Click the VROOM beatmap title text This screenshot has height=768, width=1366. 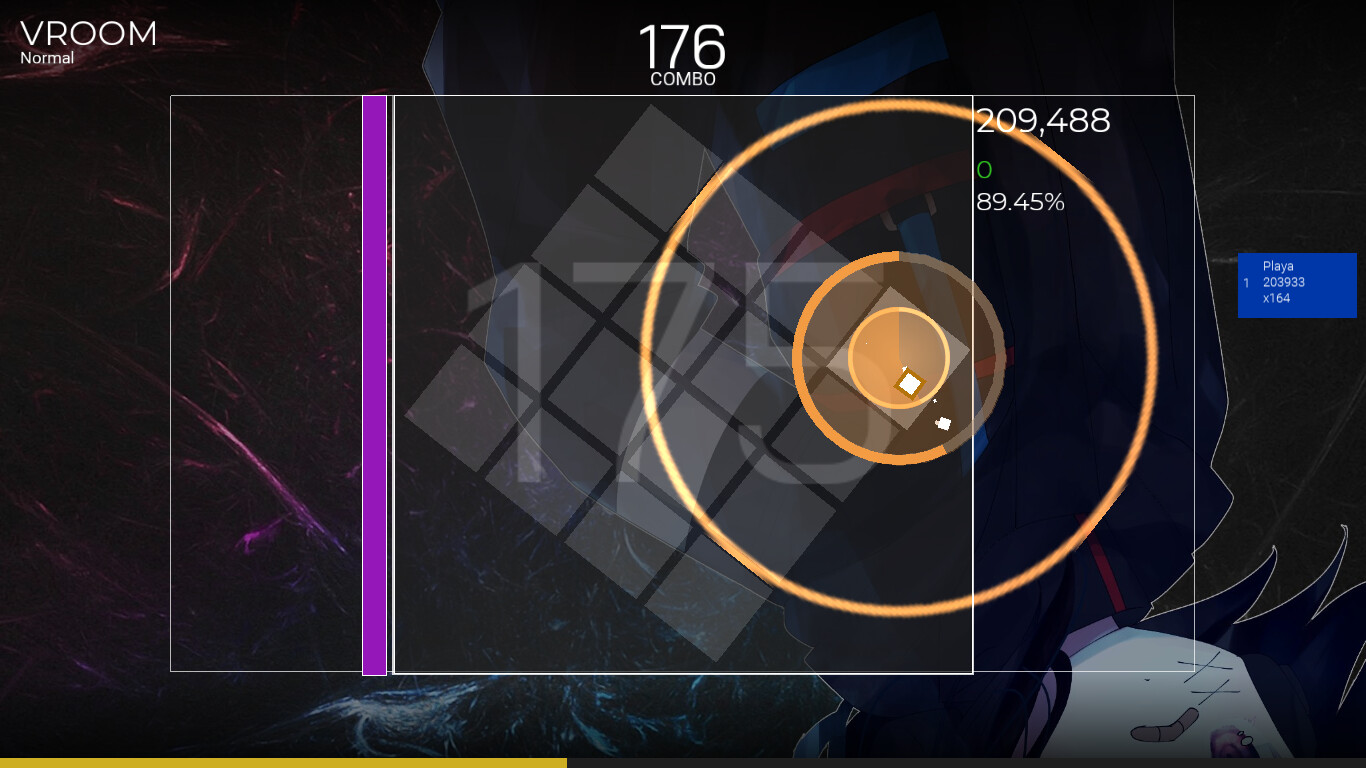click(86, 33)
